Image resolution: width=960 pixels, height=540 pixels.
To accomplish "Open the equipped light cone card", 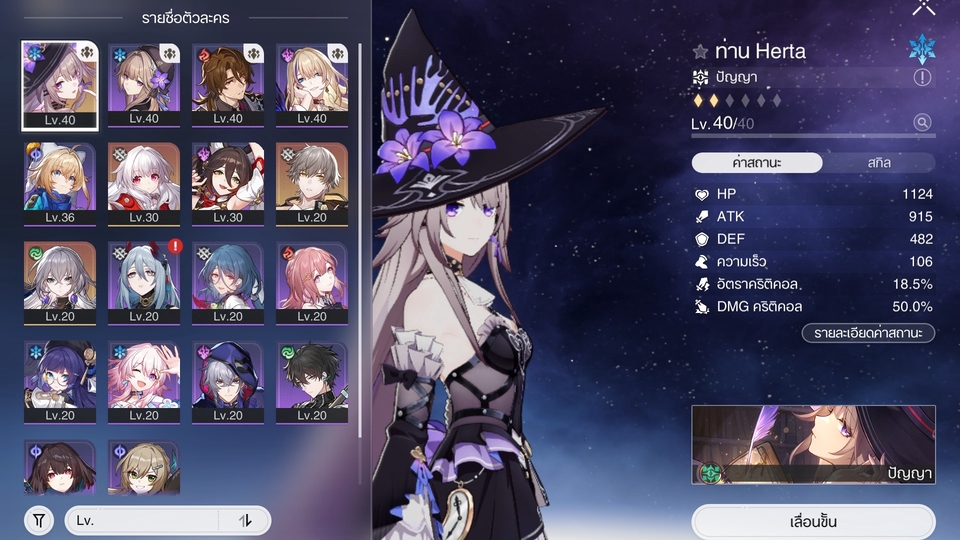I will click(x=813, y=444).
